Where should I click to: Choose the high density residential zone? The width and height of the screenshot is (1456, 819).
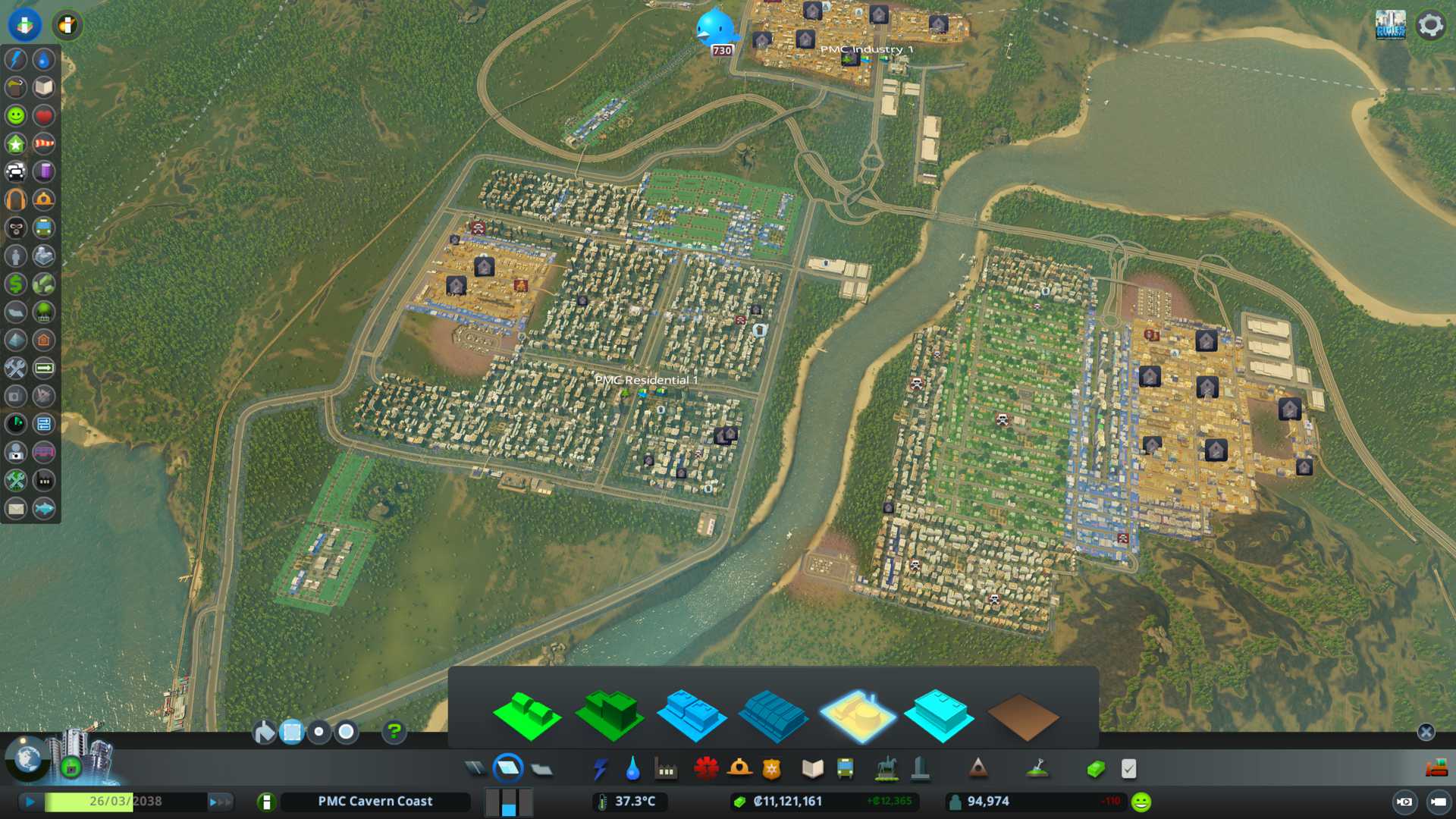click(610, 715)
